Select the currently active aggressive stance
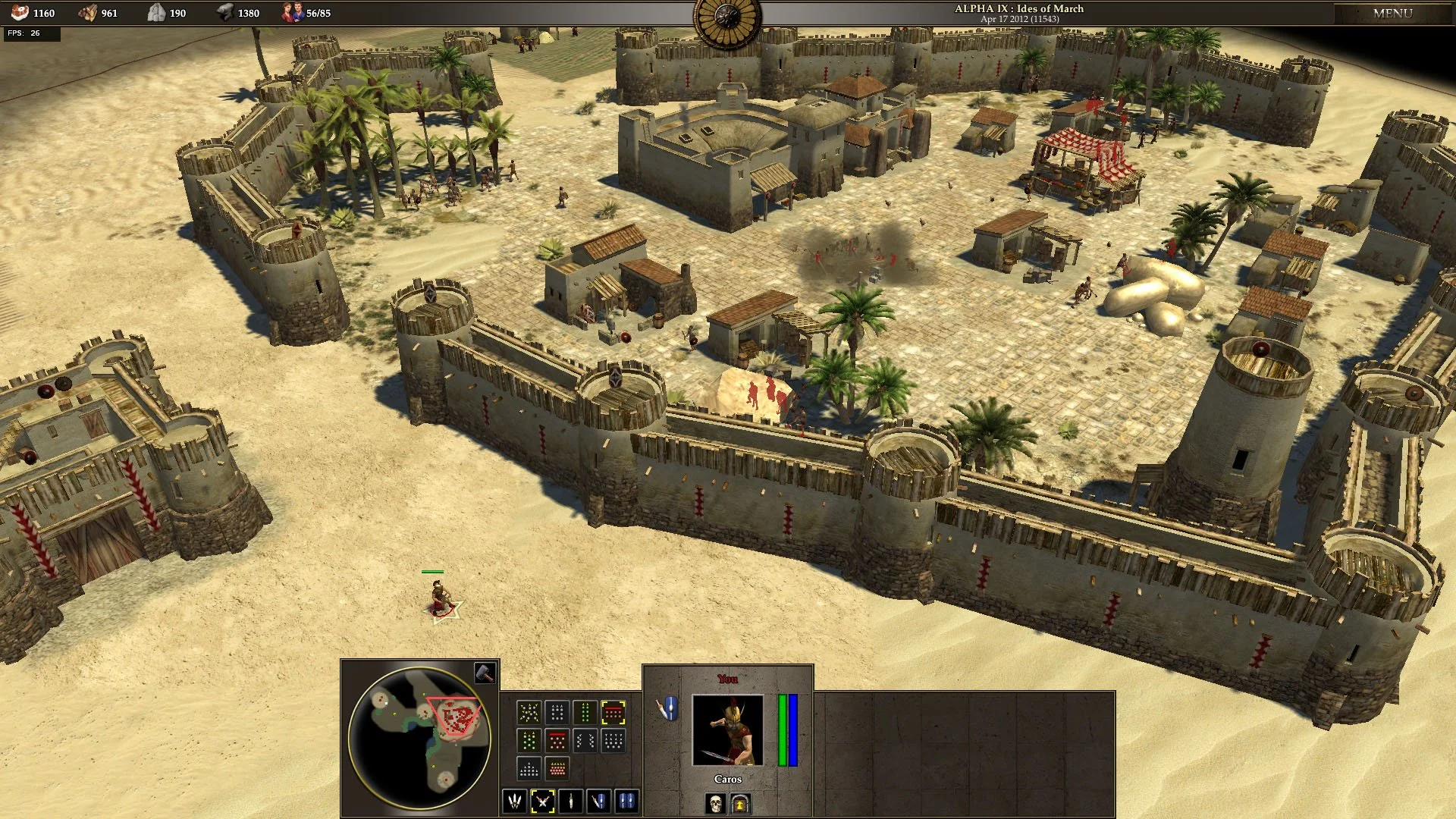This screenshot has height=819, width=1456. (x=544, y=800)
